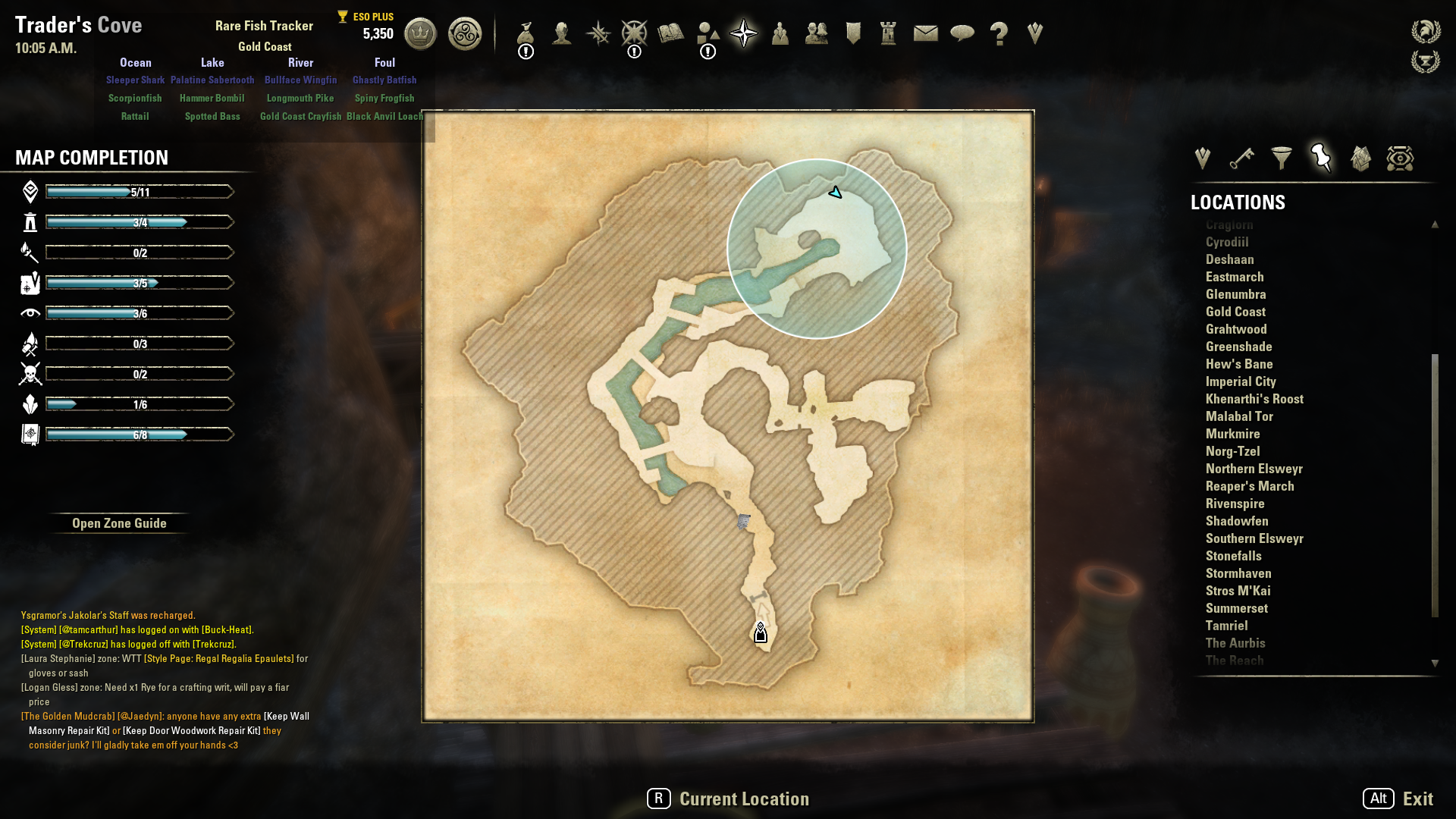Screen dimensions: 1456x819
Task: Open the mail envelope icon
Action: tap(925, 33)
